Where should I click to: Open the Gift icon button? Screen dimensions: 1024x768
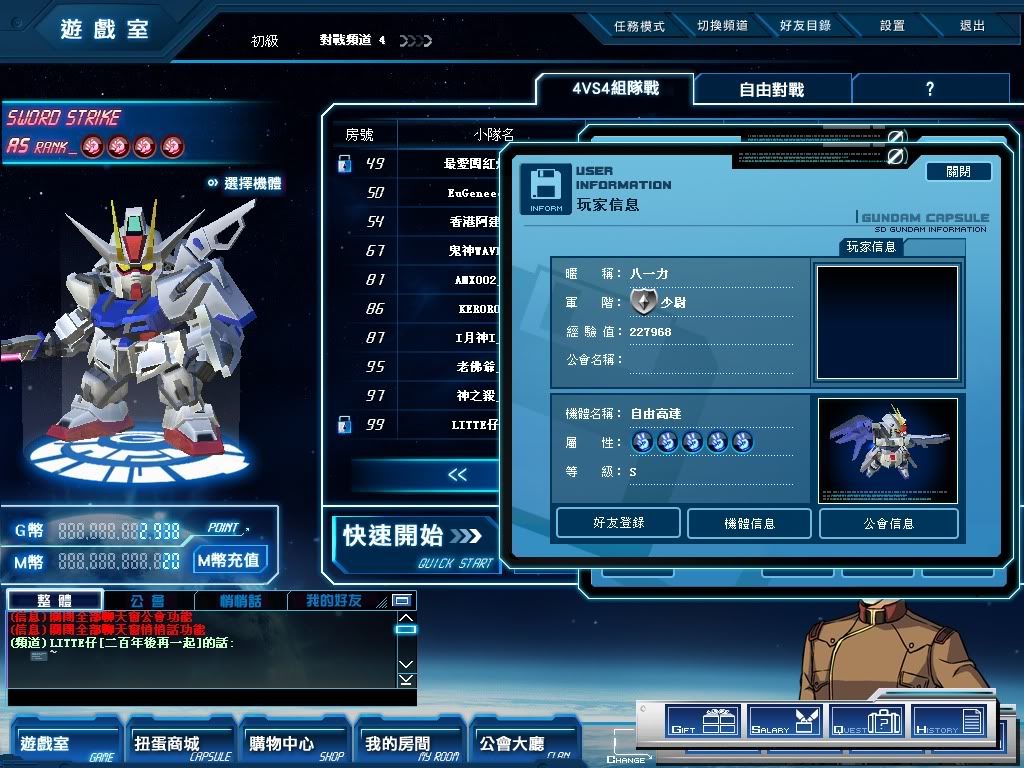point(703,721)
